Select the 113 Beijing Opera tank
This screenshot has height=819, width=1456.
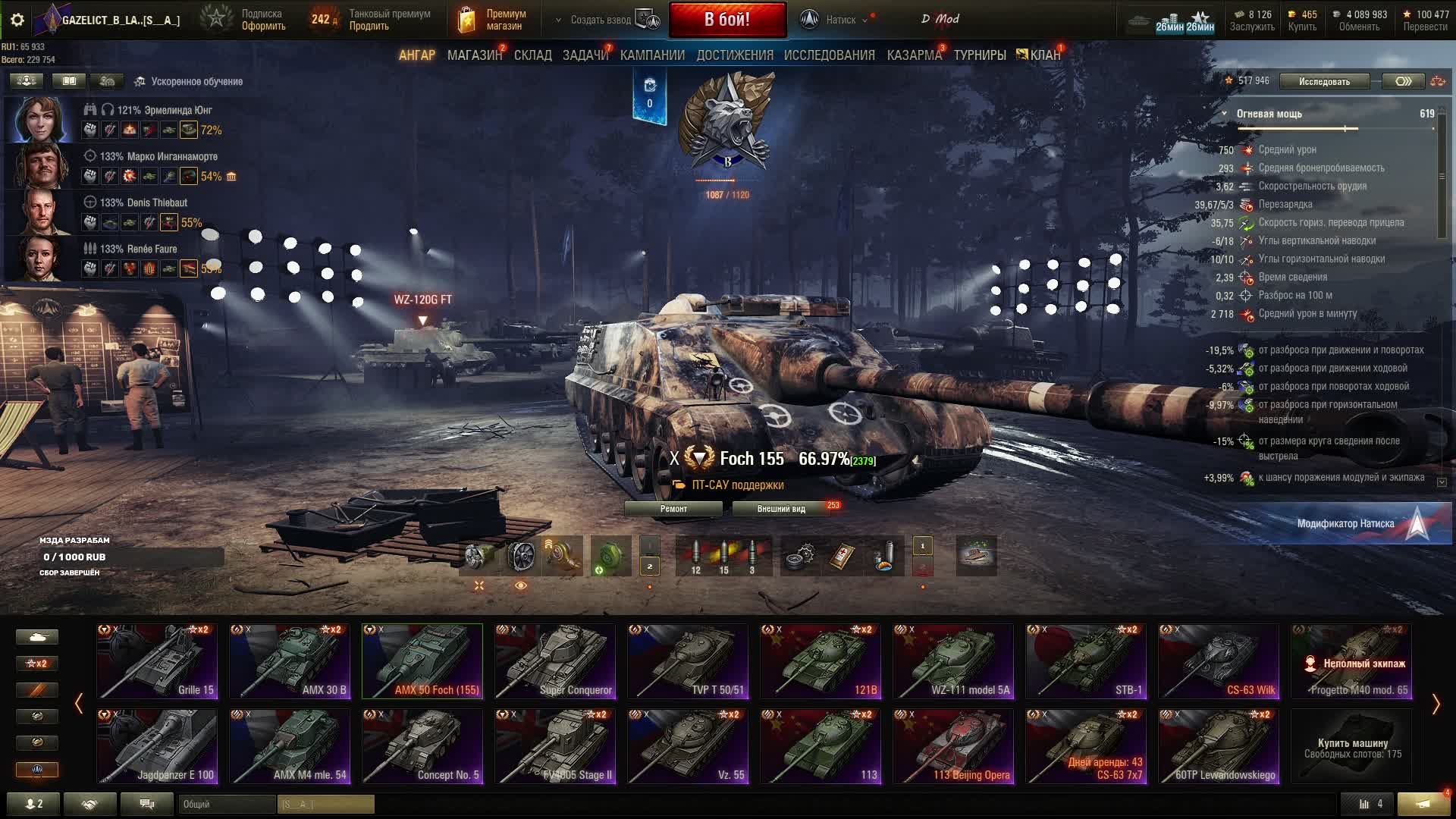953,745
